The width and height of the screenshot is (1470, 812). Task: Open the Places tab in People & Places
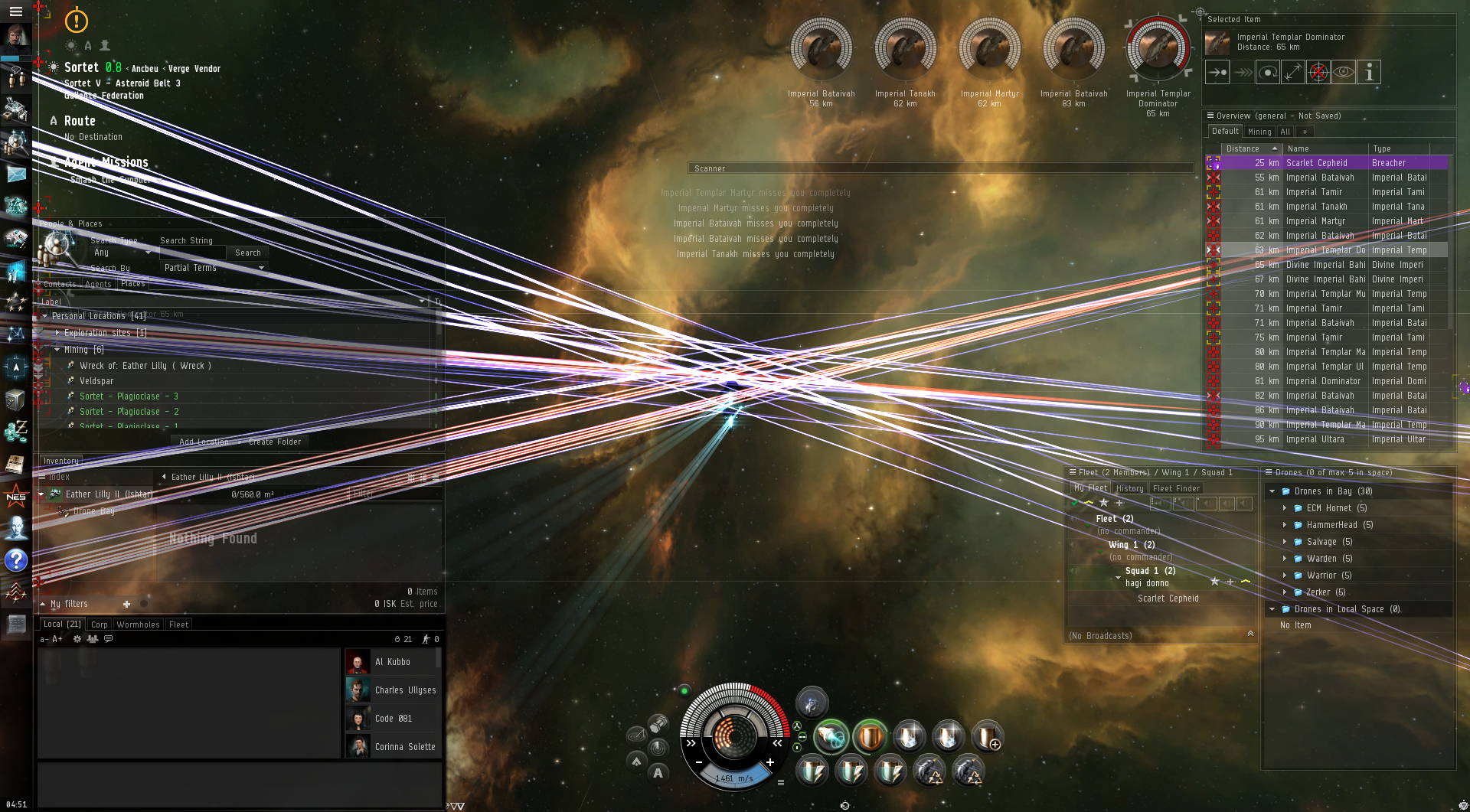132,284
